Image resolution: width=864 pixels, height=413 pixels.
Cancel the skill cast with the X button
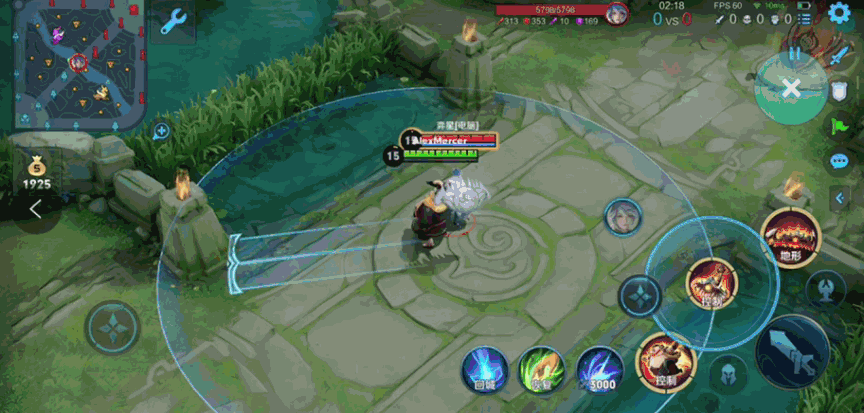tap(791, 89)
